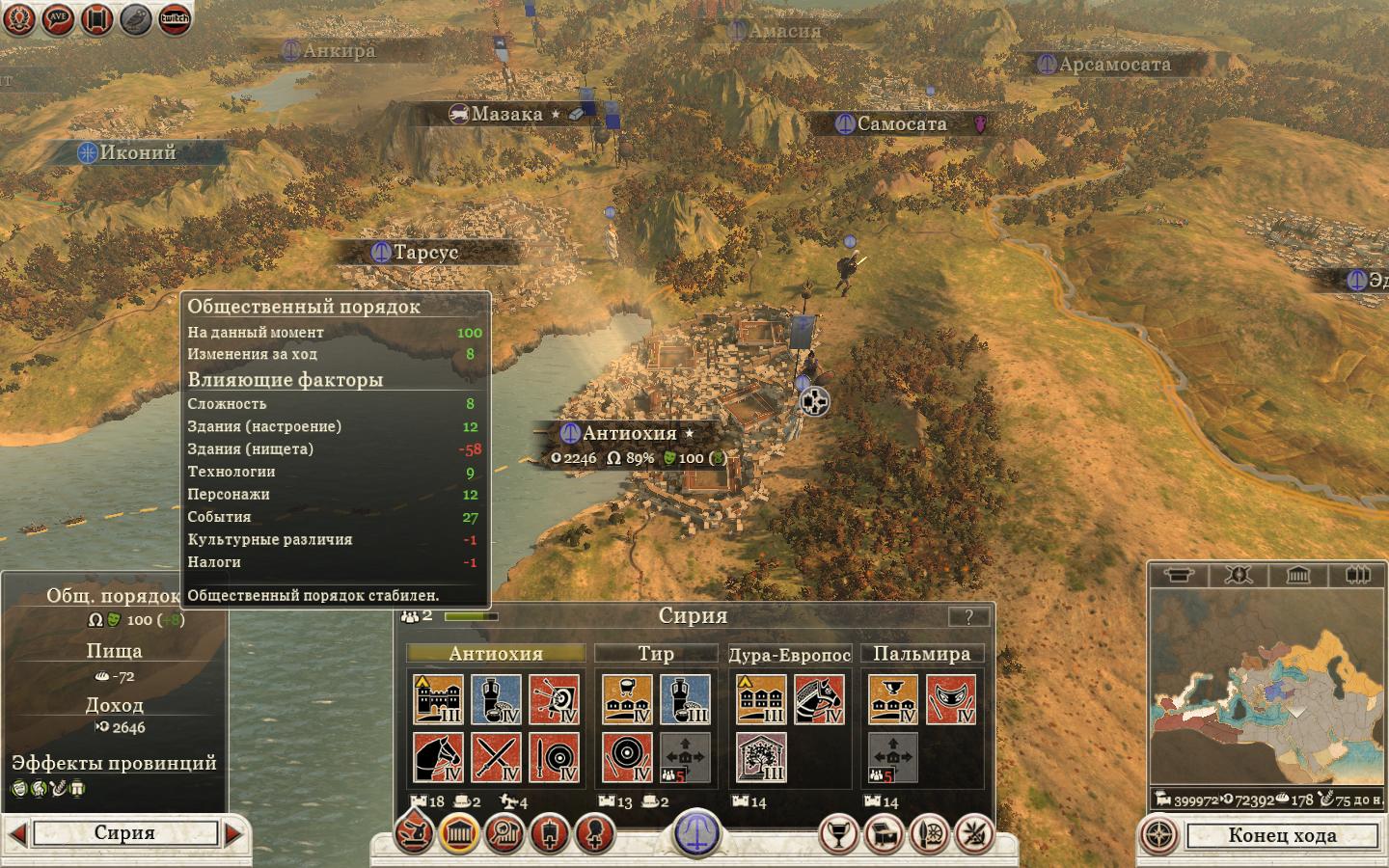The image size is (1389, 868).
Task: Open the Twitch streaming button
Action: (x=175, y=17)
